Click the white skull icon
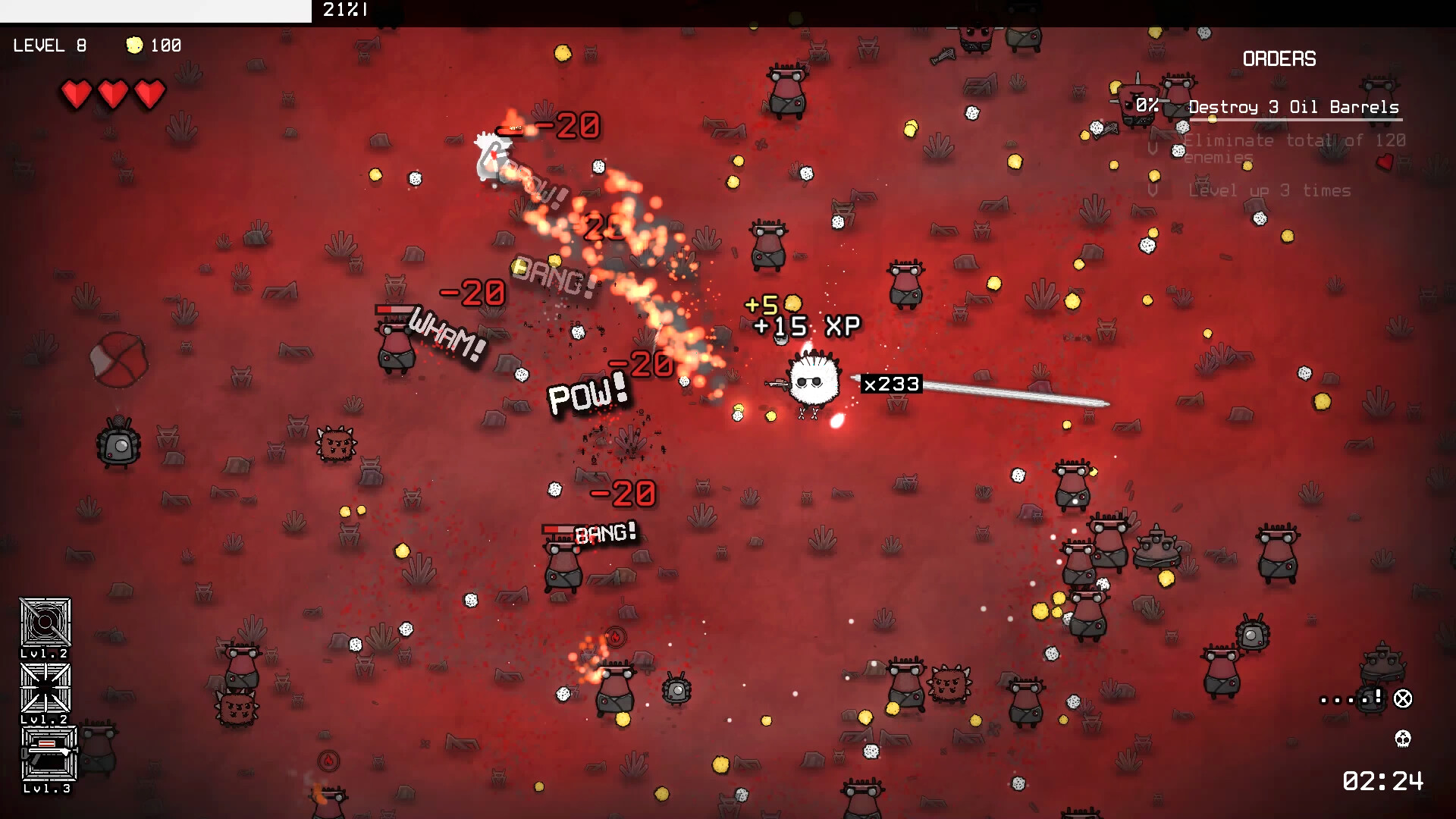The height and width of the screenshot is (819, 1456). click(x=1403, y=738)
